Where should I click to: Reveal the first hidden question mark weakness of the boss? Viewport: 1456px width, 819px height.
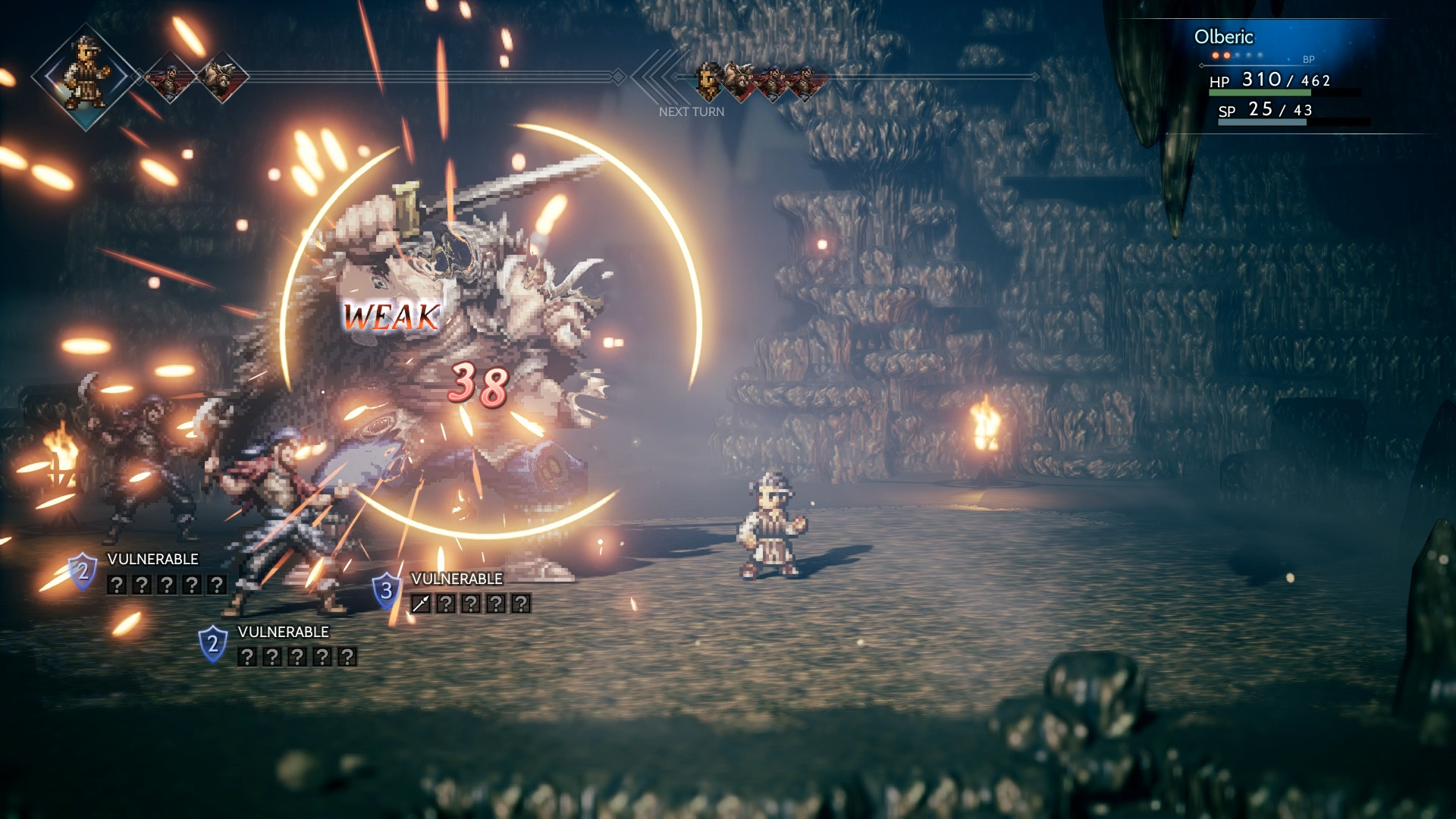(x=444, y=605)
